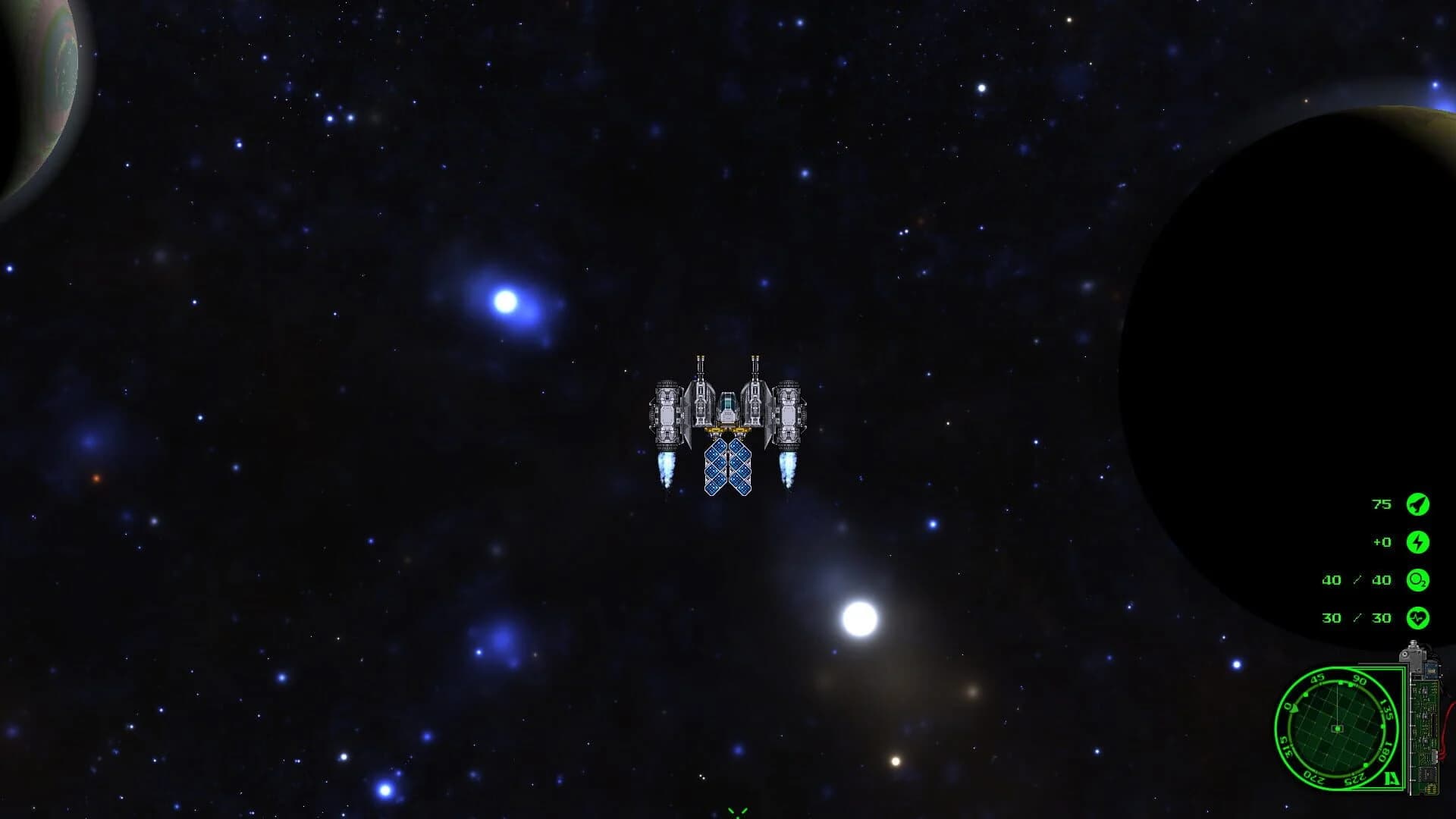Toggle the radar blip near heading 90
The width and height of the screenshot is (1456, 819).
click(1350, 684)
